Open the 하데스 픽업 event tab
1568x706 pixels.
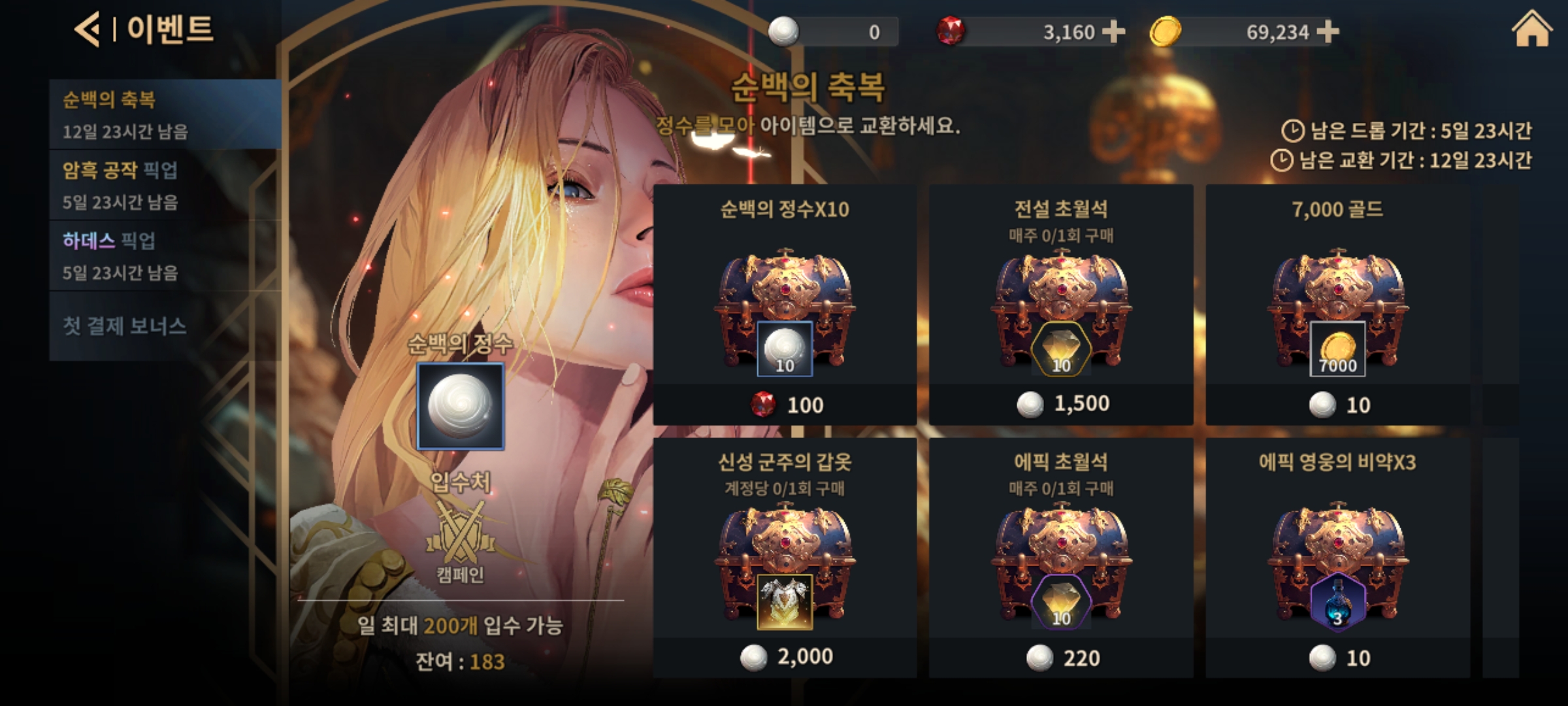pos(165,256)
